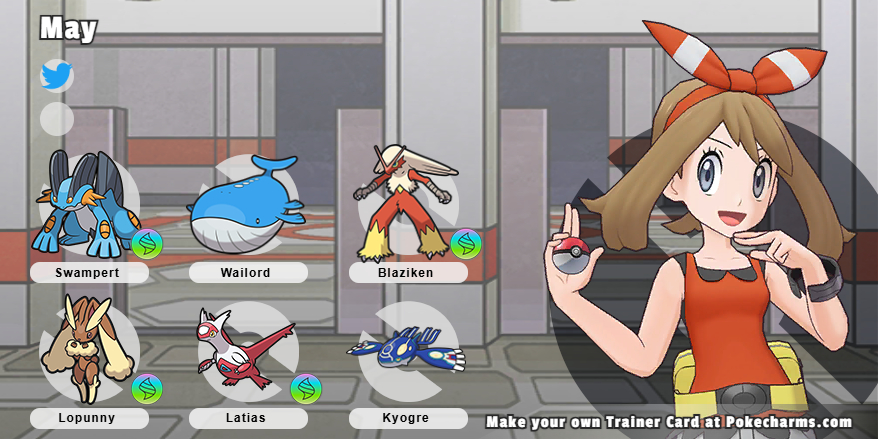
Task: Click the Swampert name label
Action: (x=89, y=272)
